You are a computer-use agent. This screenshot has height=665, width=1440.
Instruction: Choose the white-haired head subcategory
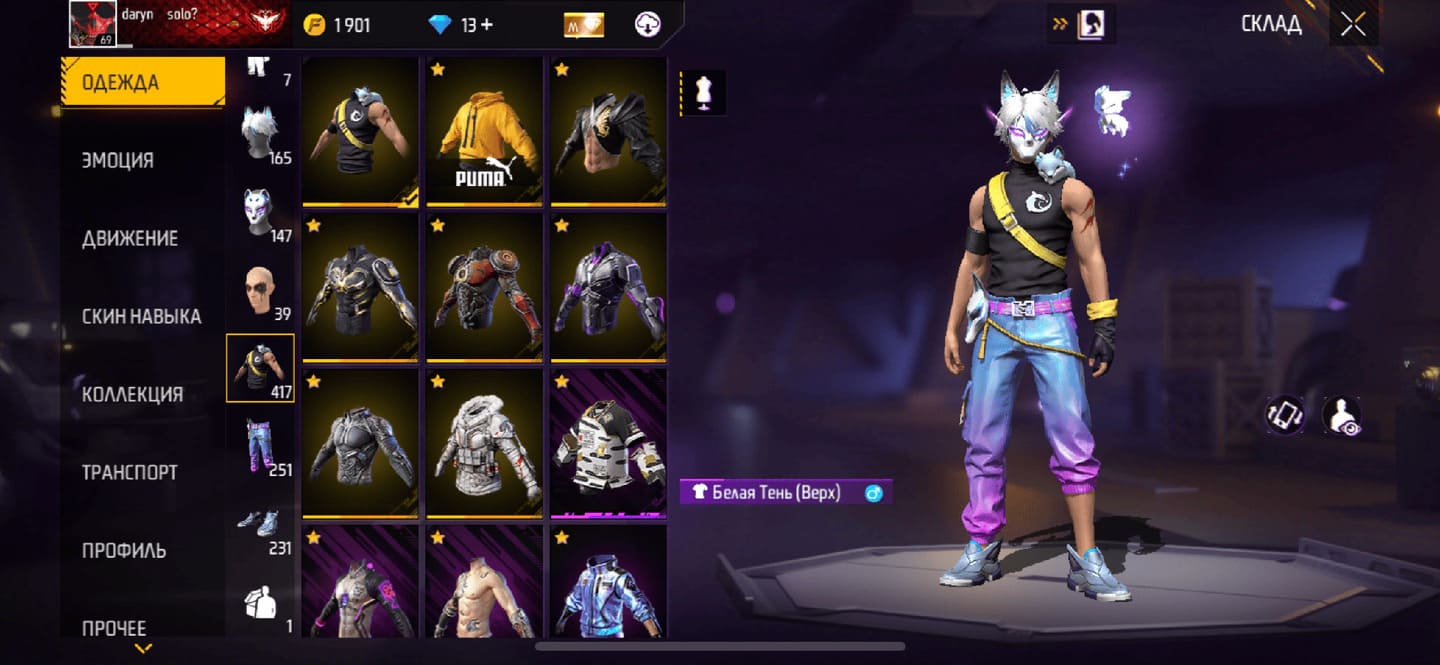[x=260, y=134]
